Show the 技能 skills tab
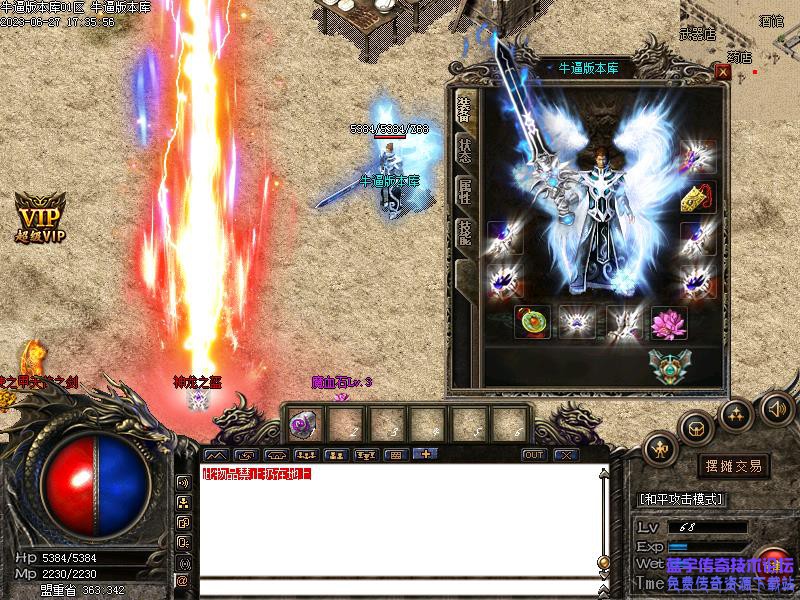 (465, 232)
